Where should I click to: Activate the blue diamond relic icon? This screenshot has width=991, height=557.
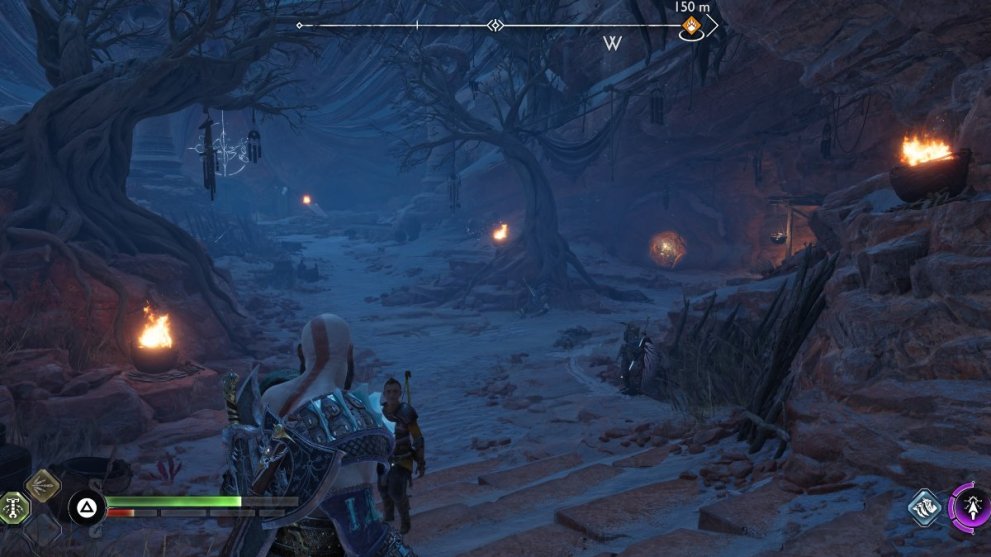click(925, 507)
